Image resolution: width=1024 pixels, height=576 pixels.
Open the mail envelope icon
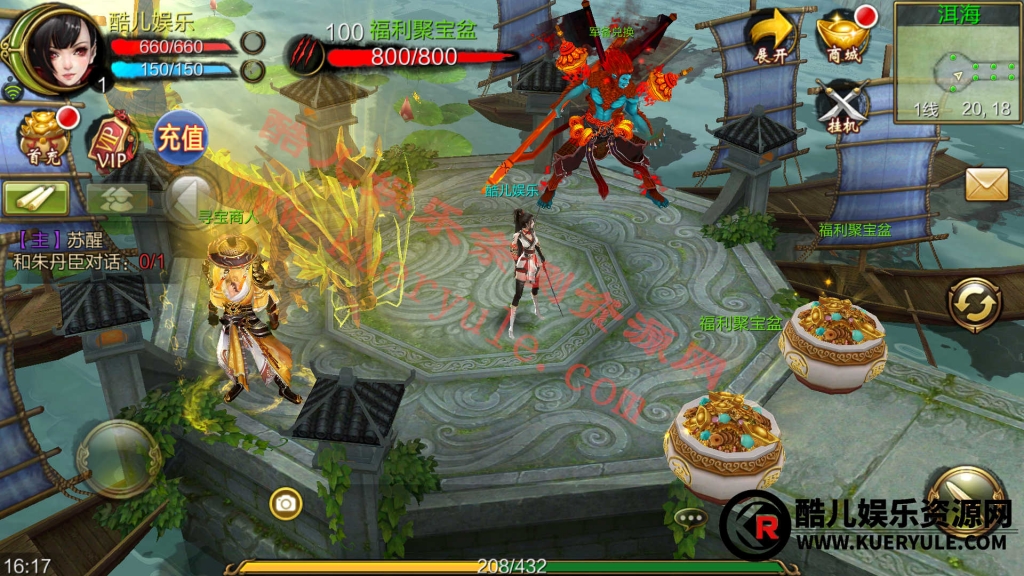tap(985, 184)
